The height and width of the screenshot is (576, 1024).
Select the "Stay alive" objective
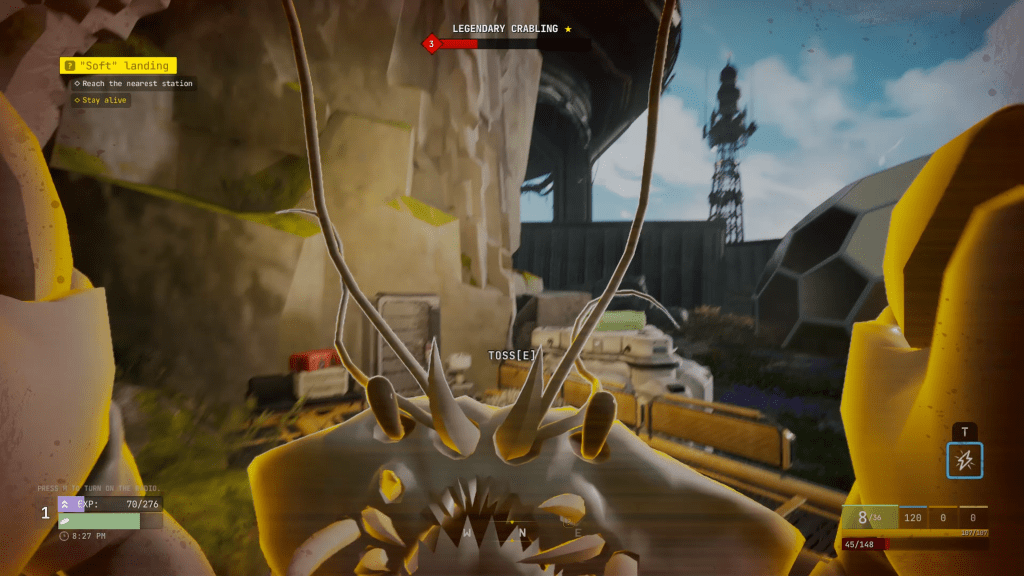pyautogui.click(x=102, y=100)
